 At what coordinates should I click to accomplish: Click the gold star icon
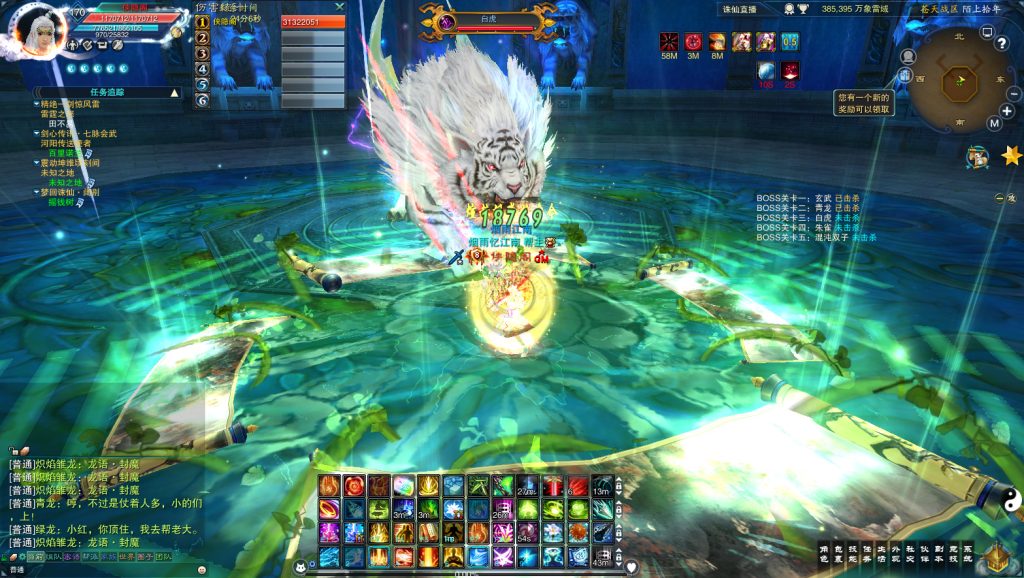tap(1010, 155)
